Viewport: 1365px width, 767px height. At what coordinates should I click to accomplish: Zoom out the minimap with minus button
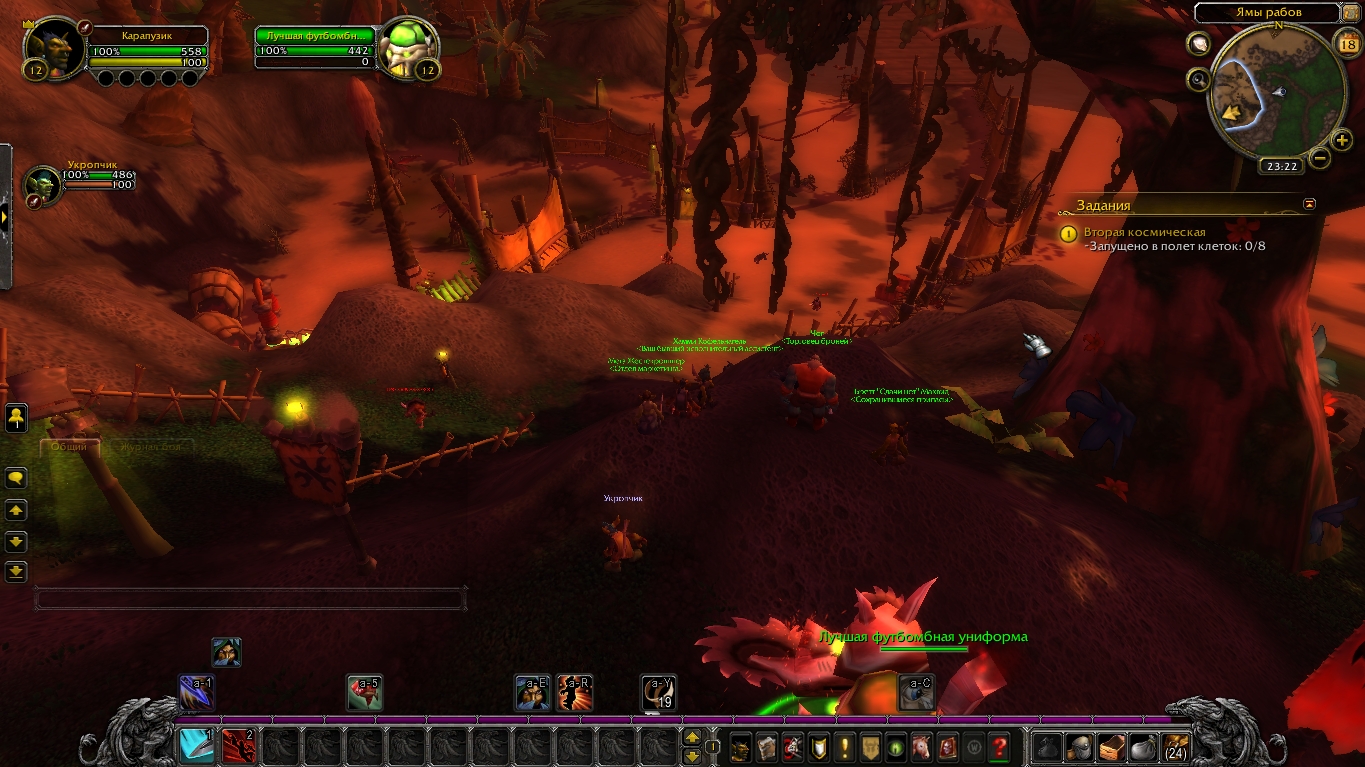click(x=1320, y=158)
